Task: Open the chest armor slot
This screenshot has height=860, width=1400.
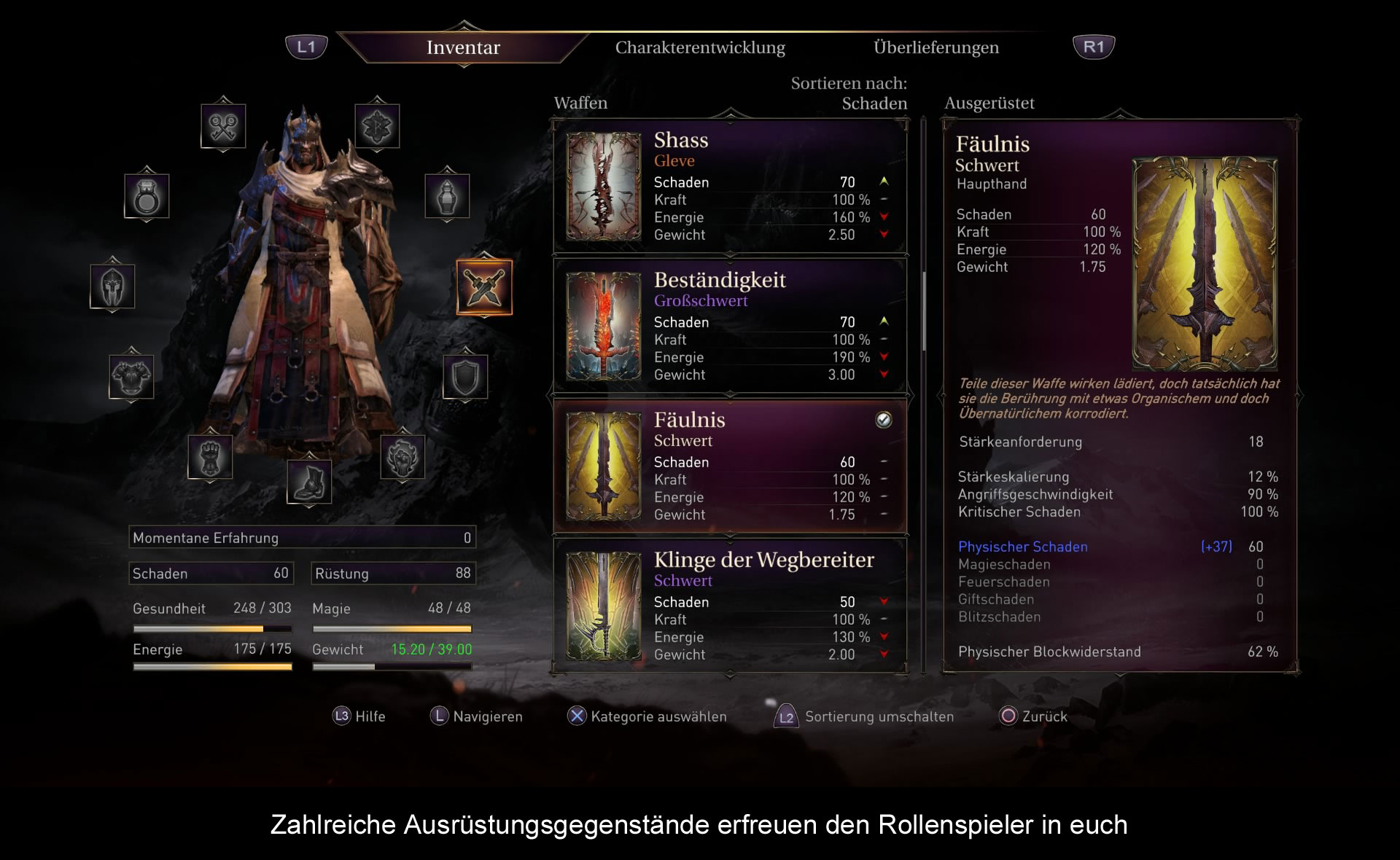Action: [131, 377]
